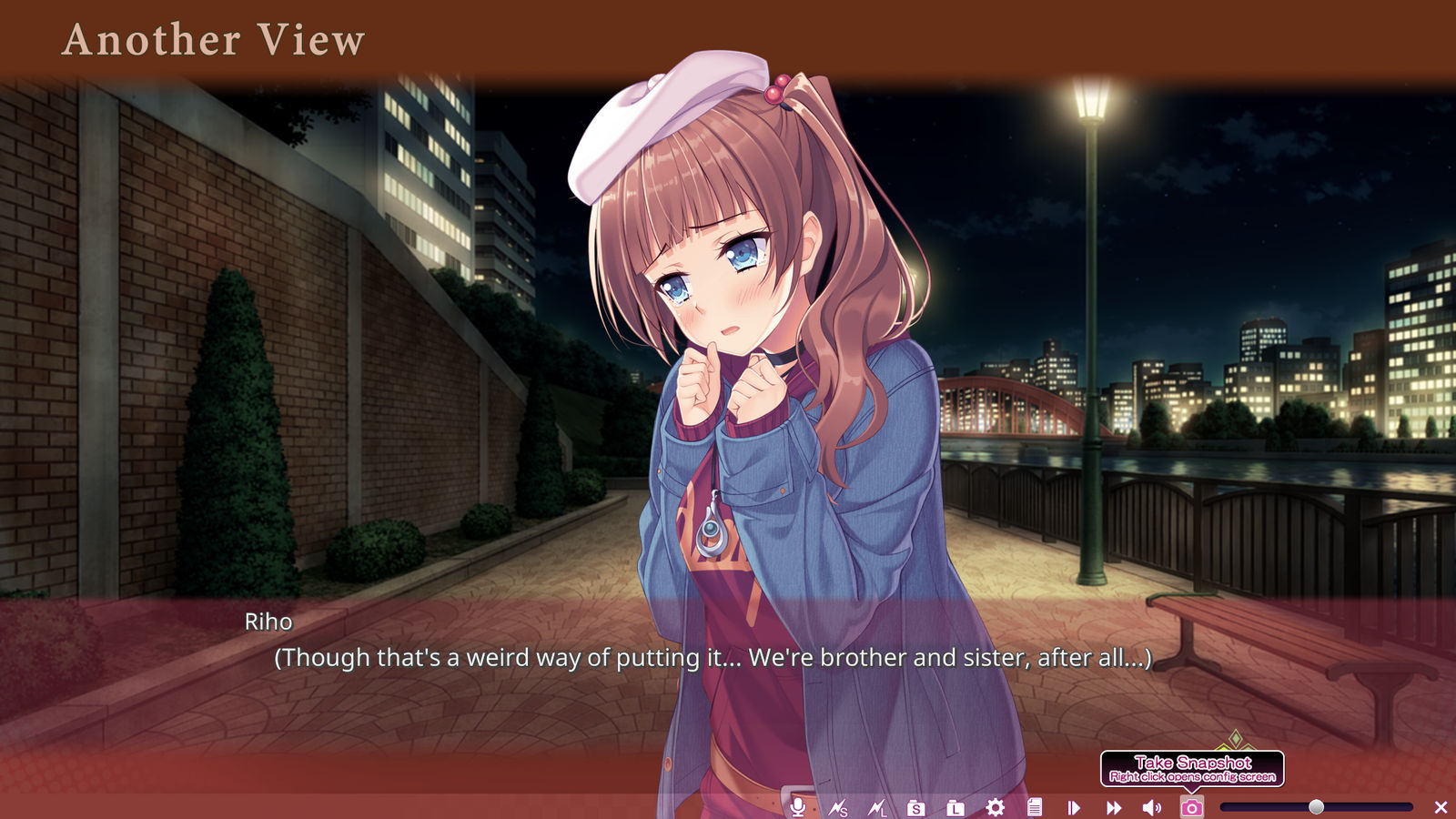The image size is (1456, 819).
Task: Advance Riho's dialogue text box
Action: pyautogui.click(x=713, y=657)
